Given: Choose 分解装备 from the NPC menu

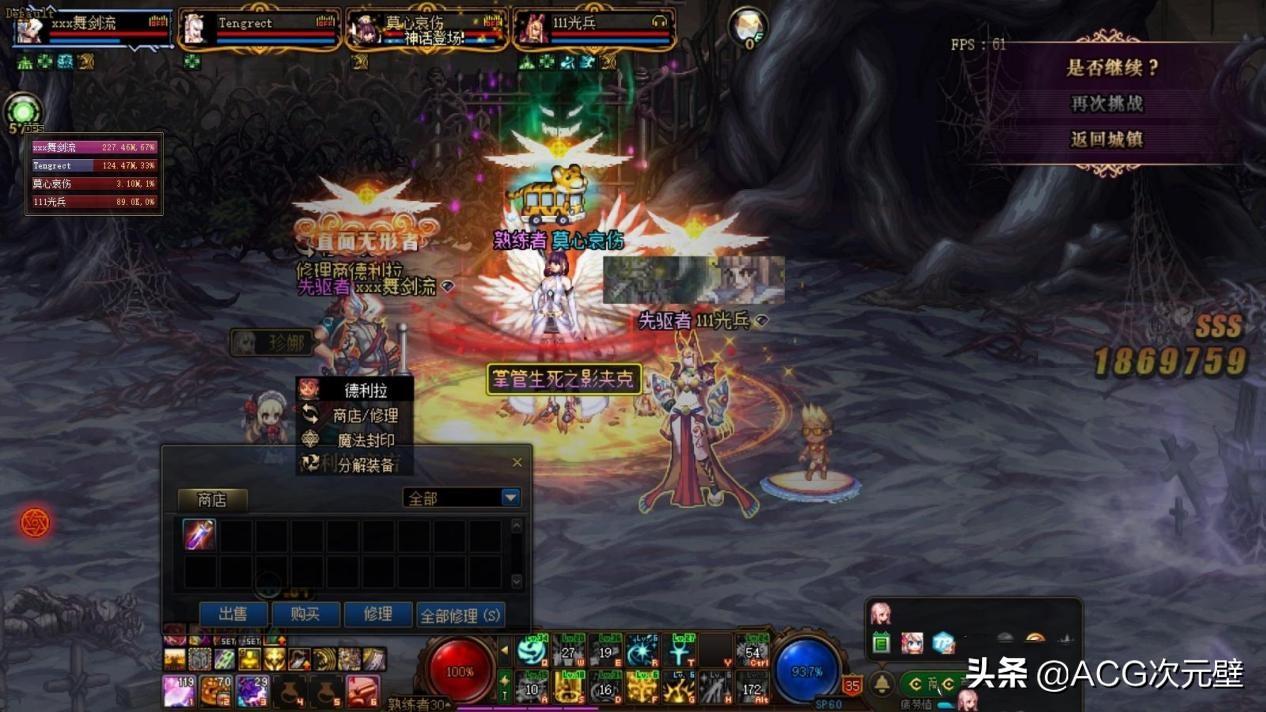Looking at the screenshot, I should point(365,465).
